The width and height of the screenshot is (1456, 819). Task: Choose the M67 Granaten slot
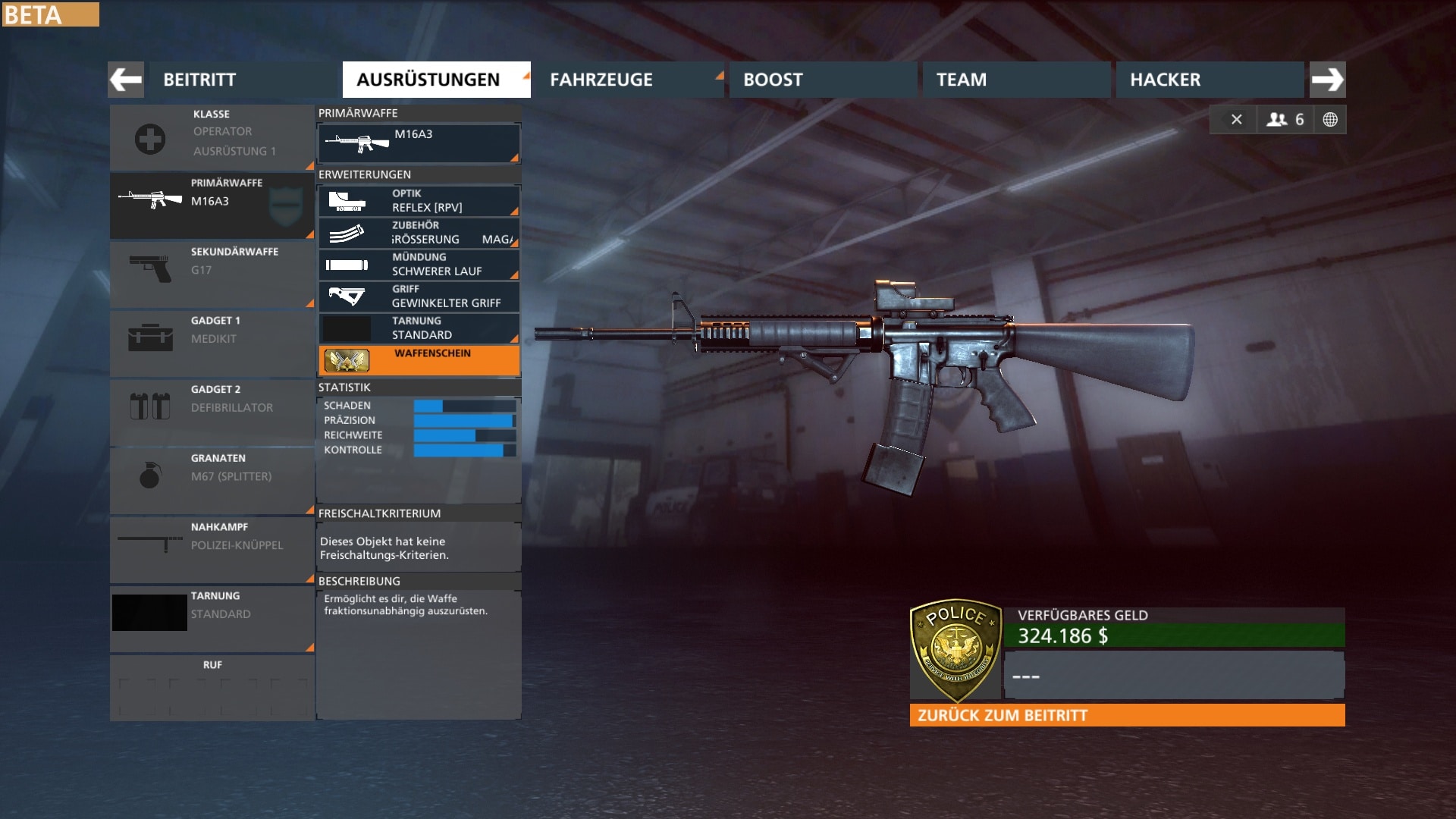[212, 480]
